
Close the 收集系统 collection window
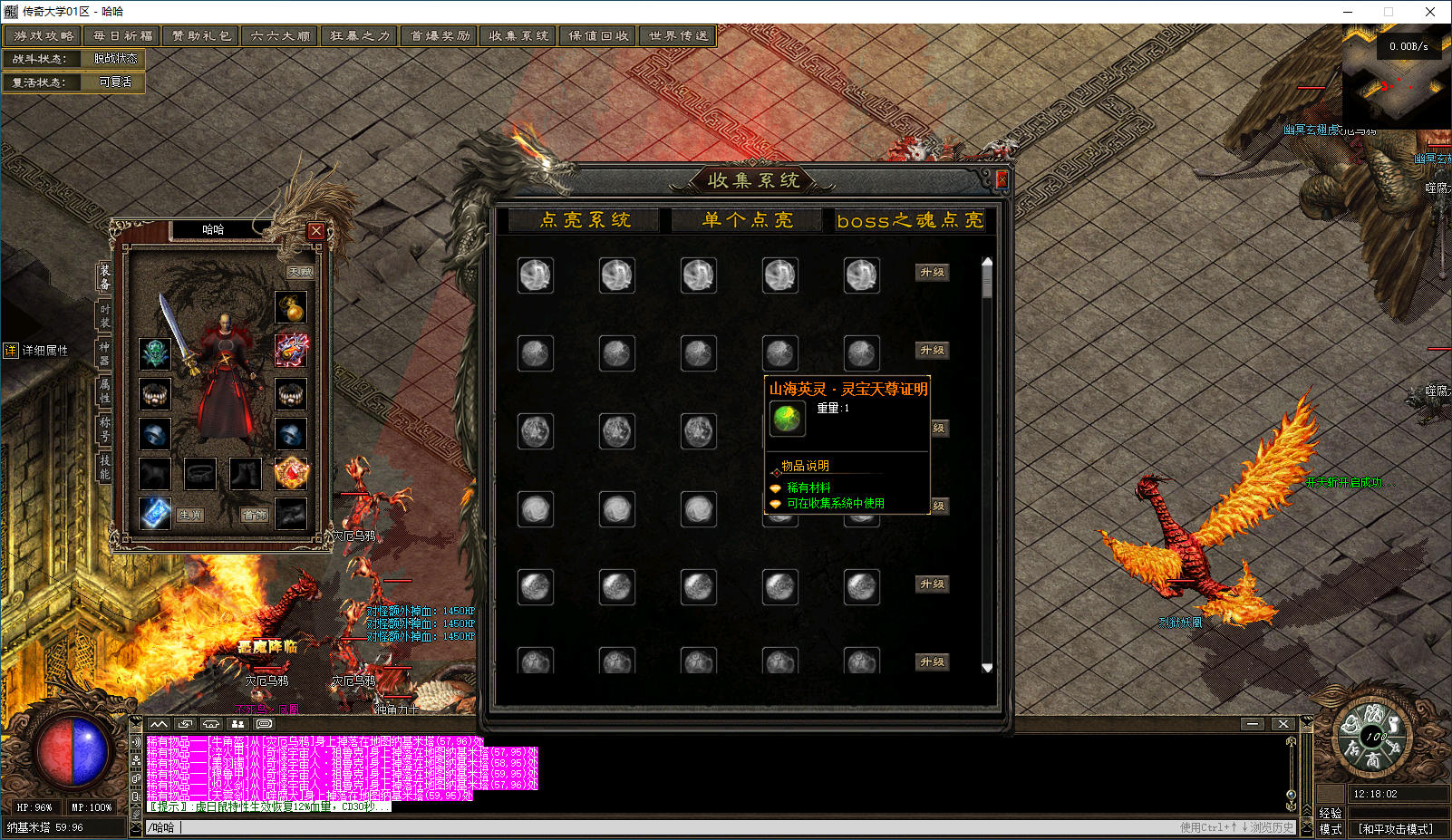(1002, 179)
